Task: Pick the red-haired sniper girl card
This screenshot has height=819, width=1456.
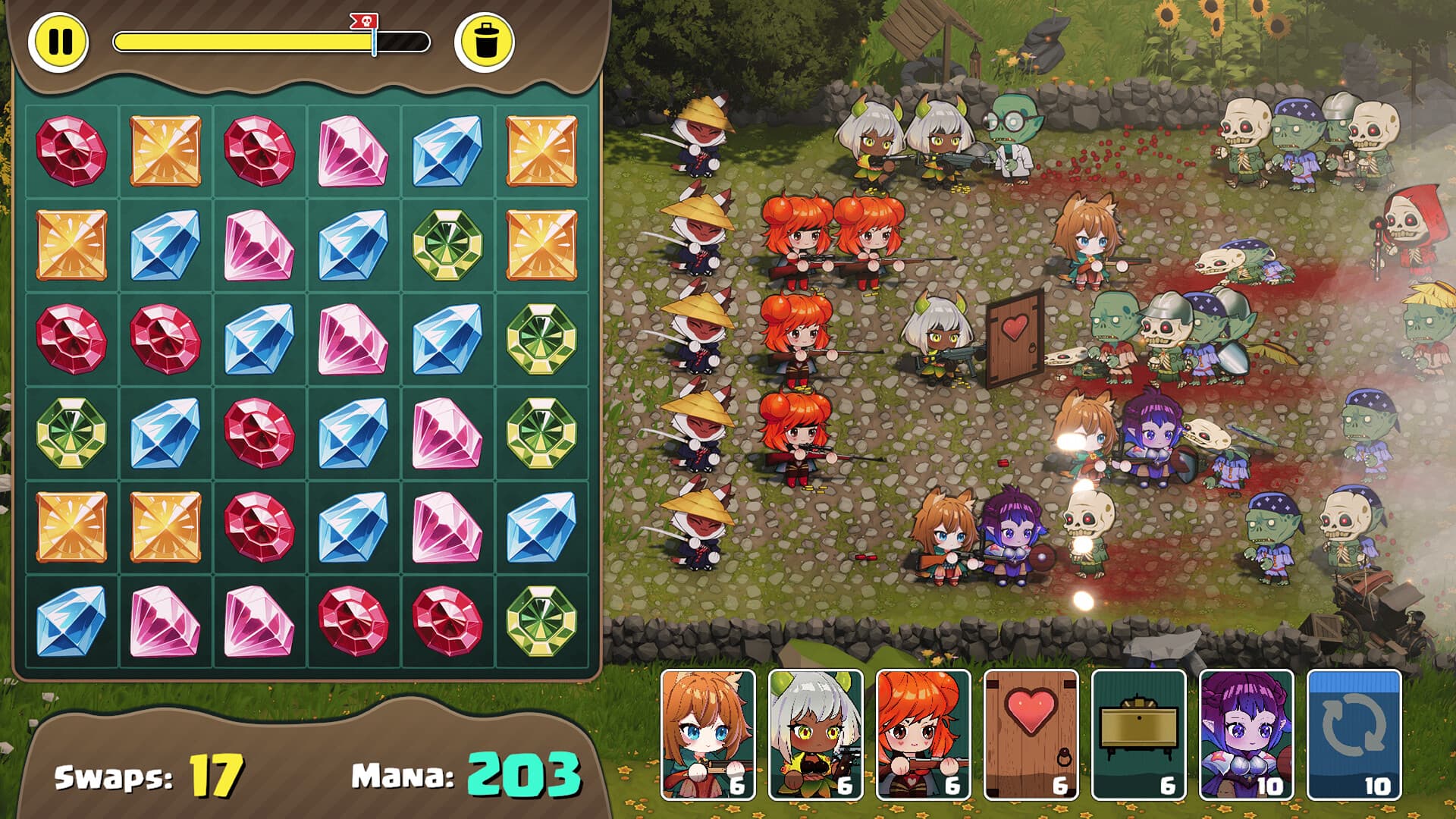Action: [x=924, y=734]
